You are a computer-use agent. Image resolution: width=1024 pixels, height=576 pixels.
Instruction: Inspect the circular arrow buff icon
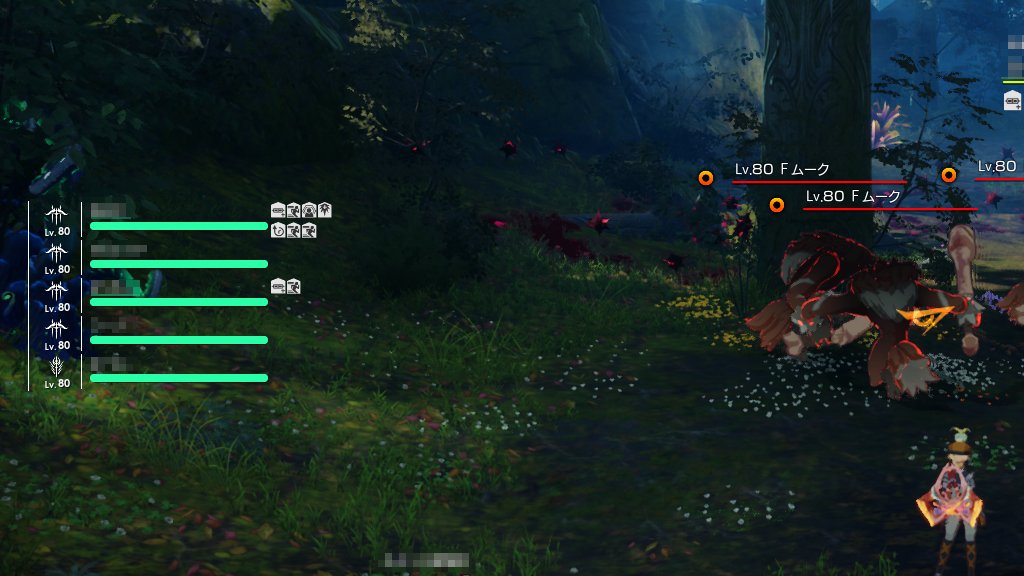coord(278,231)
